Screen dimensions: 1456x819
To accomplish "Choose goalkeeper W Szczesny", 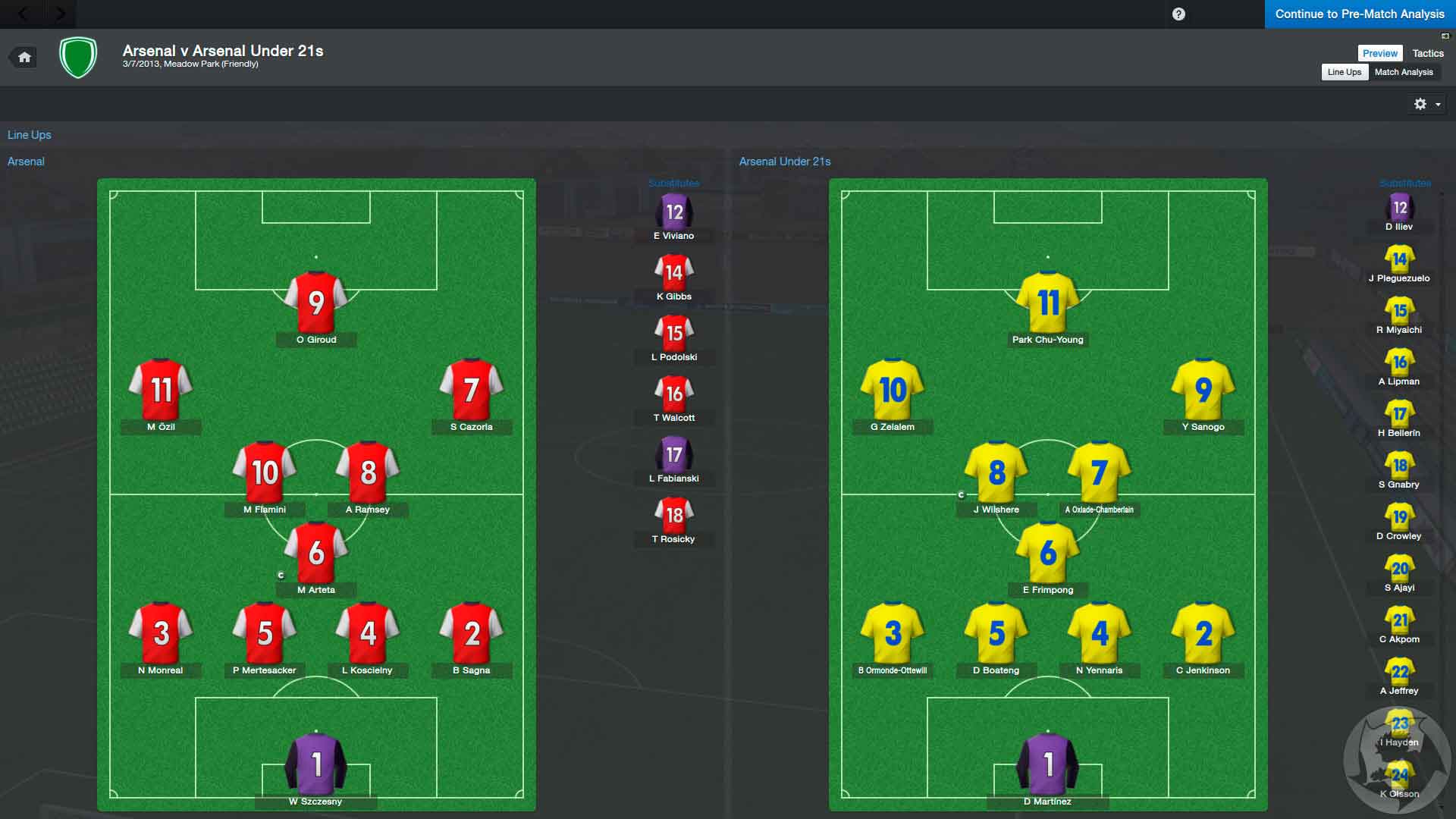I will 316,764.
